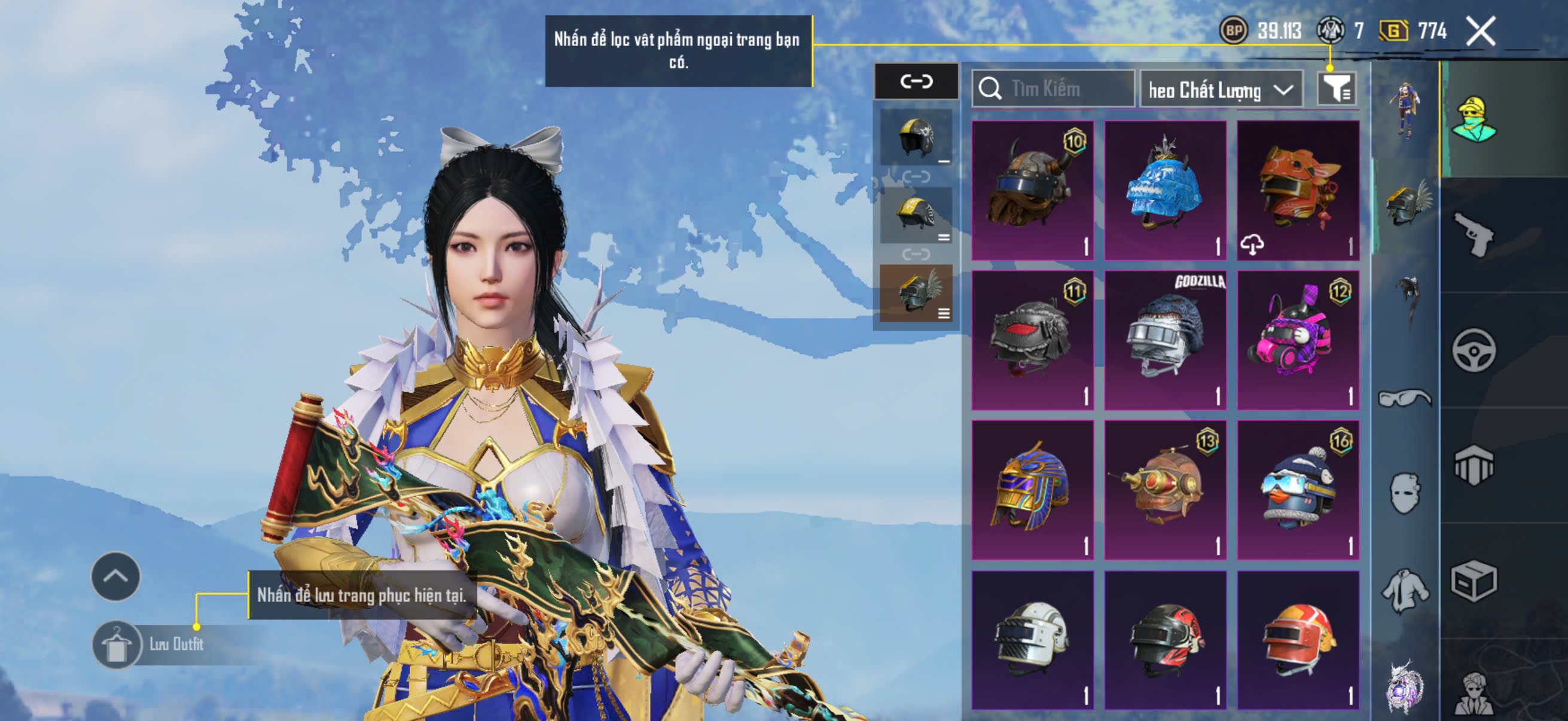The width and height of the screenshot is (1568, 721).
Task: Choose the blue ice skull helmet
Action: tap(1165, 190)
